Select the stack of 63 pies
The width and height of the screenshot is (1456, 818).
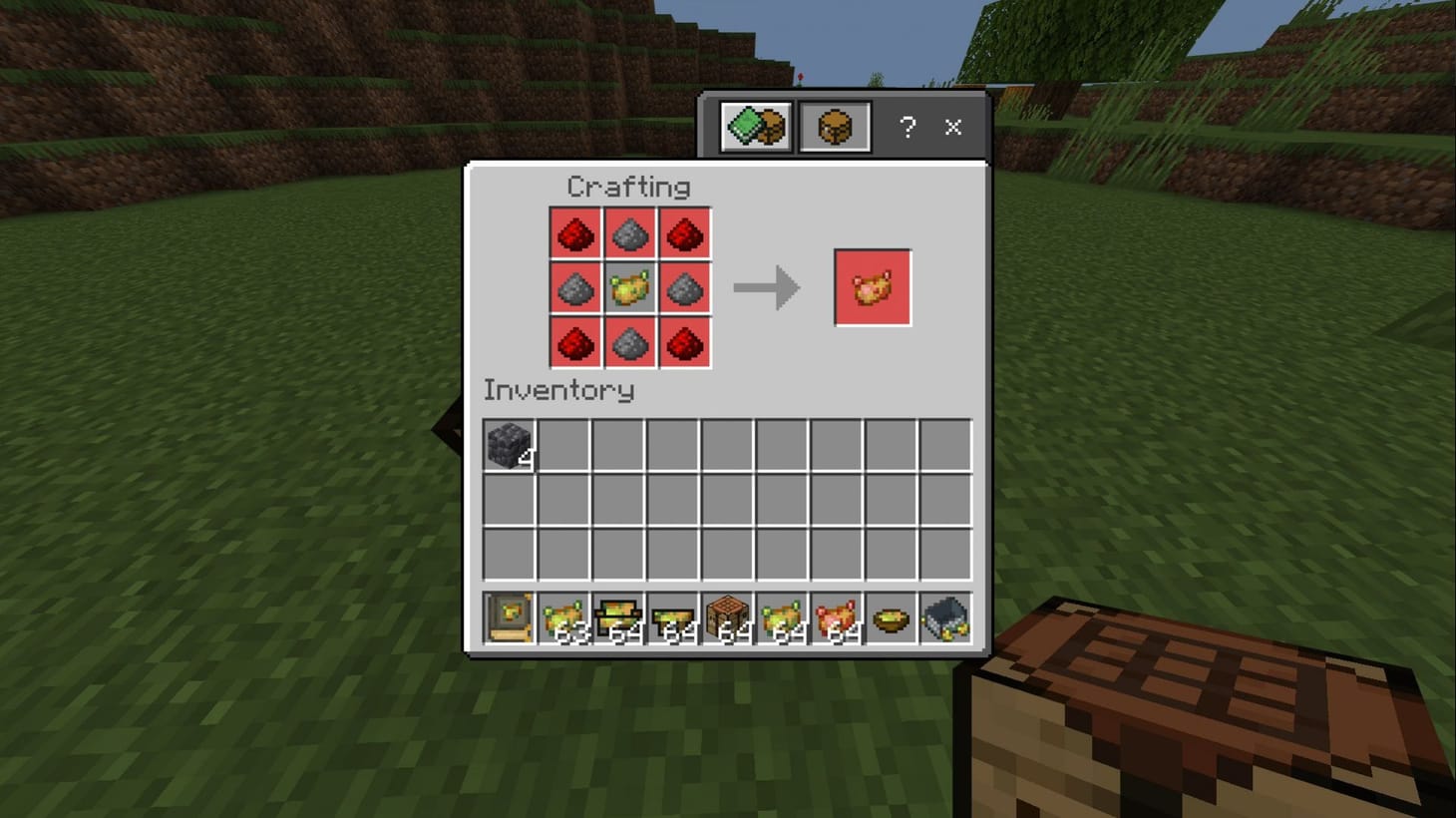pos(562,616)
